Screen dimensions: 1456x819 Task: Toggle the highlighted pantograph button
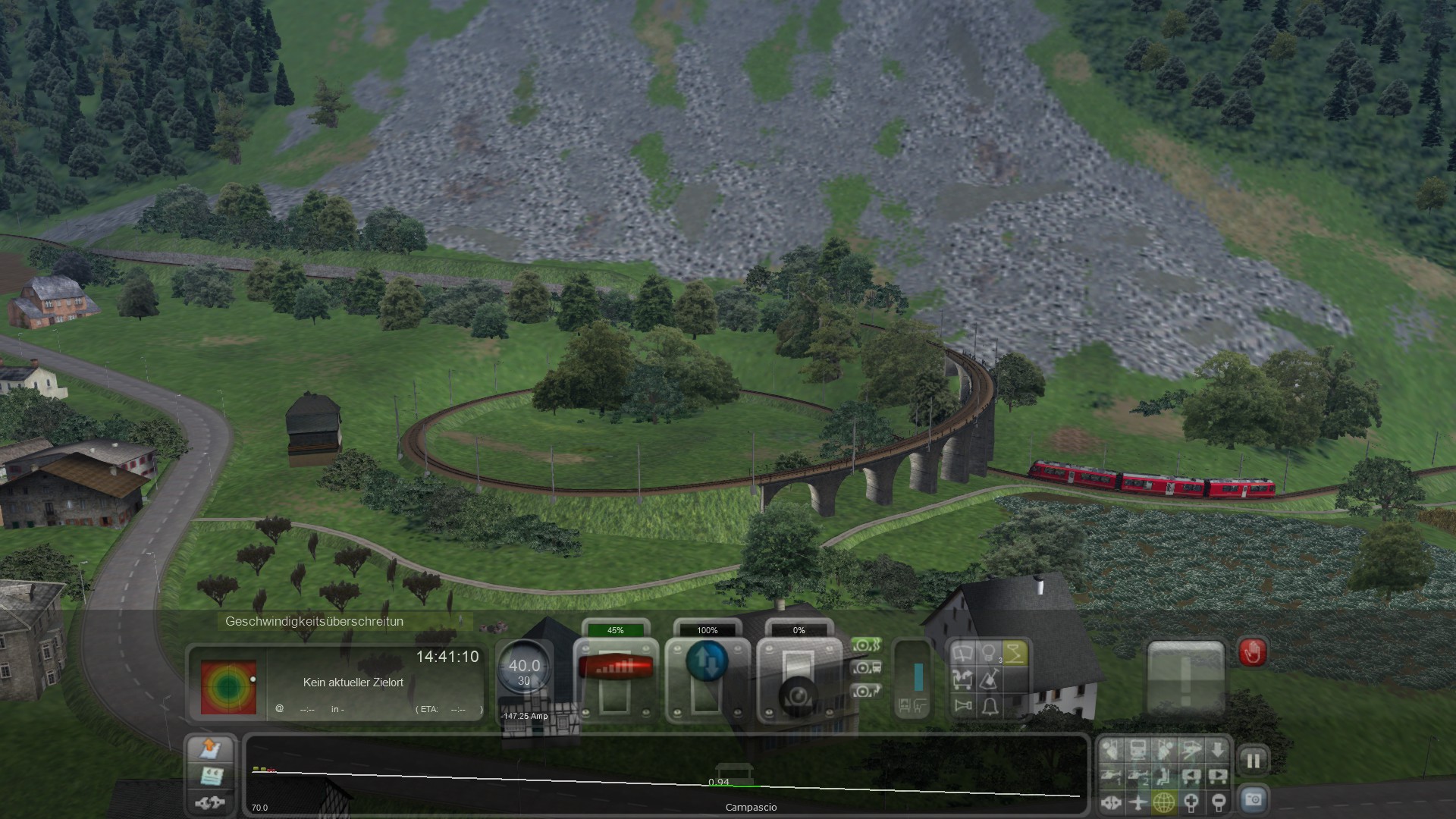1014,654
